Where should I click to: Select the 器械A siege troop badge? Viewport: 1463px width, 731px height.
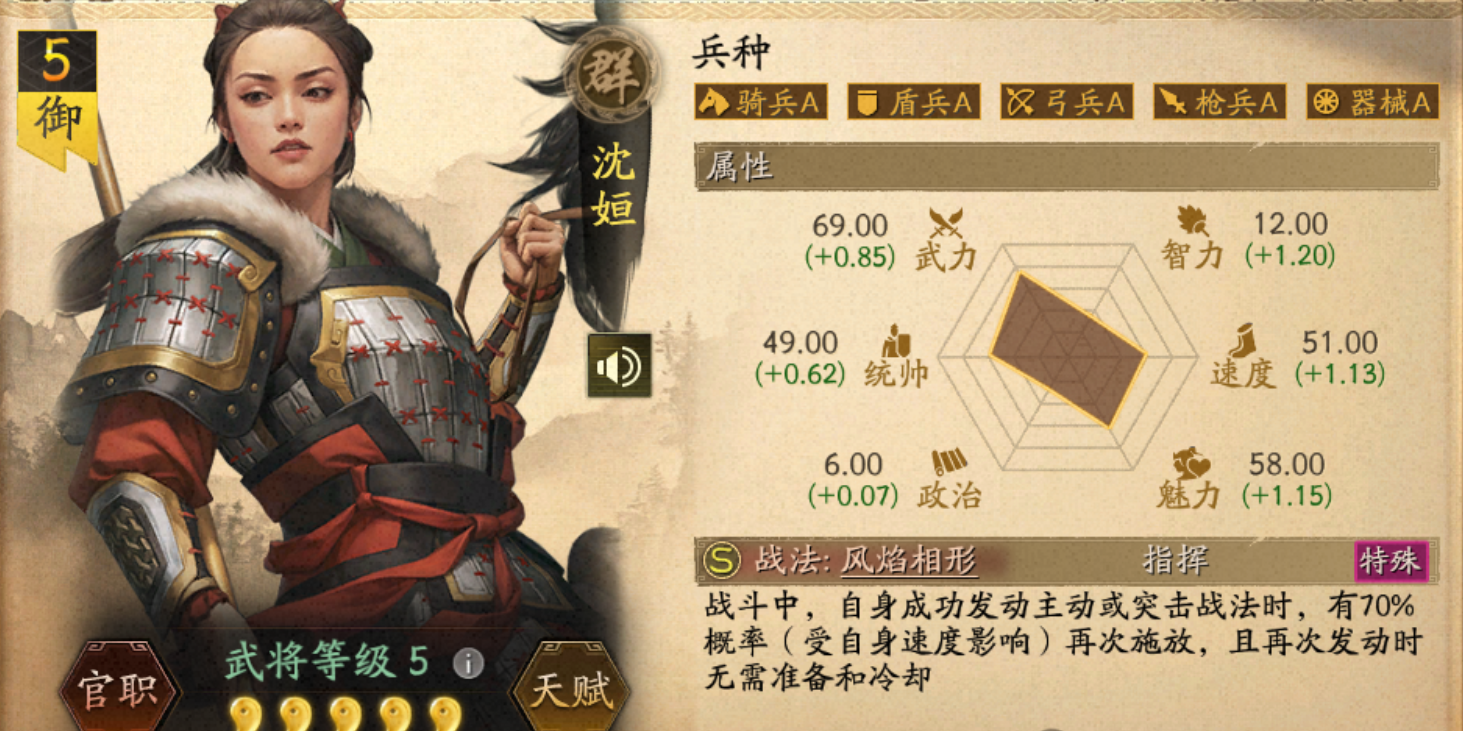point(1372,101)
